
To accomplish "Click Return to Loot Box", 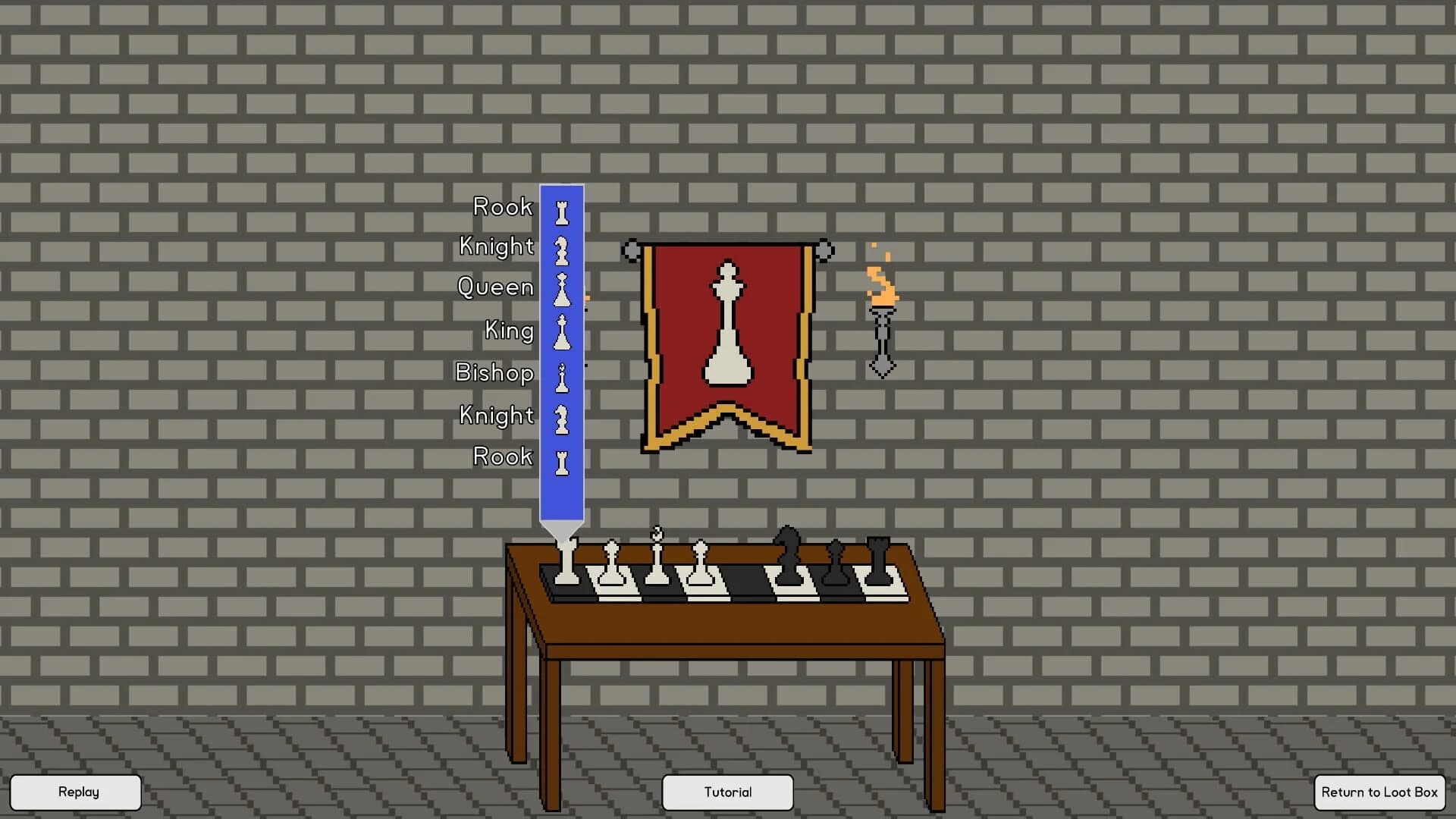I will [x=1379, y=792].
